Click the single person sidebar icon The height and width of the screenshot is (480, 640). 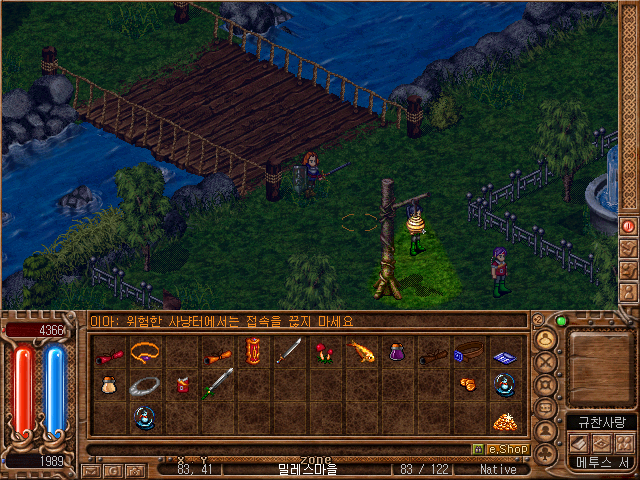pos(545,431)
